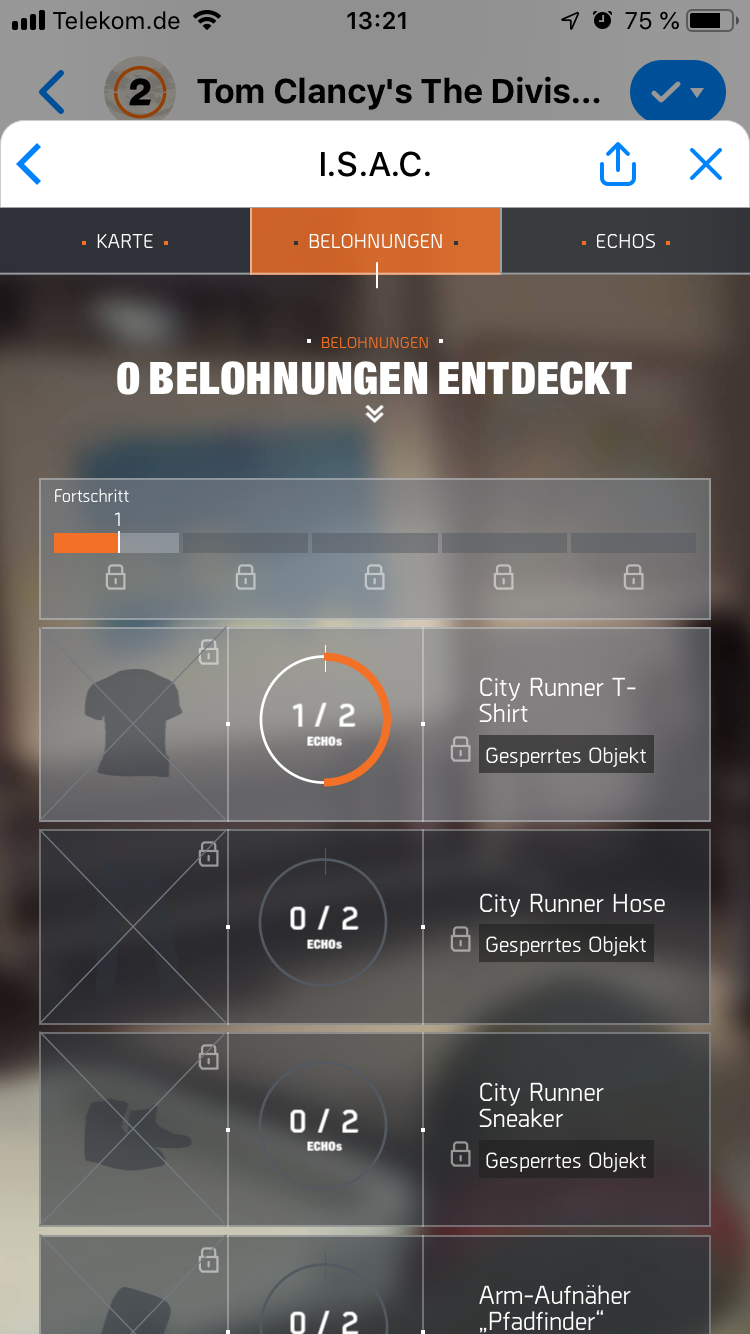
Task: Switch to the KARTE tab
Action: pos(125,241)
